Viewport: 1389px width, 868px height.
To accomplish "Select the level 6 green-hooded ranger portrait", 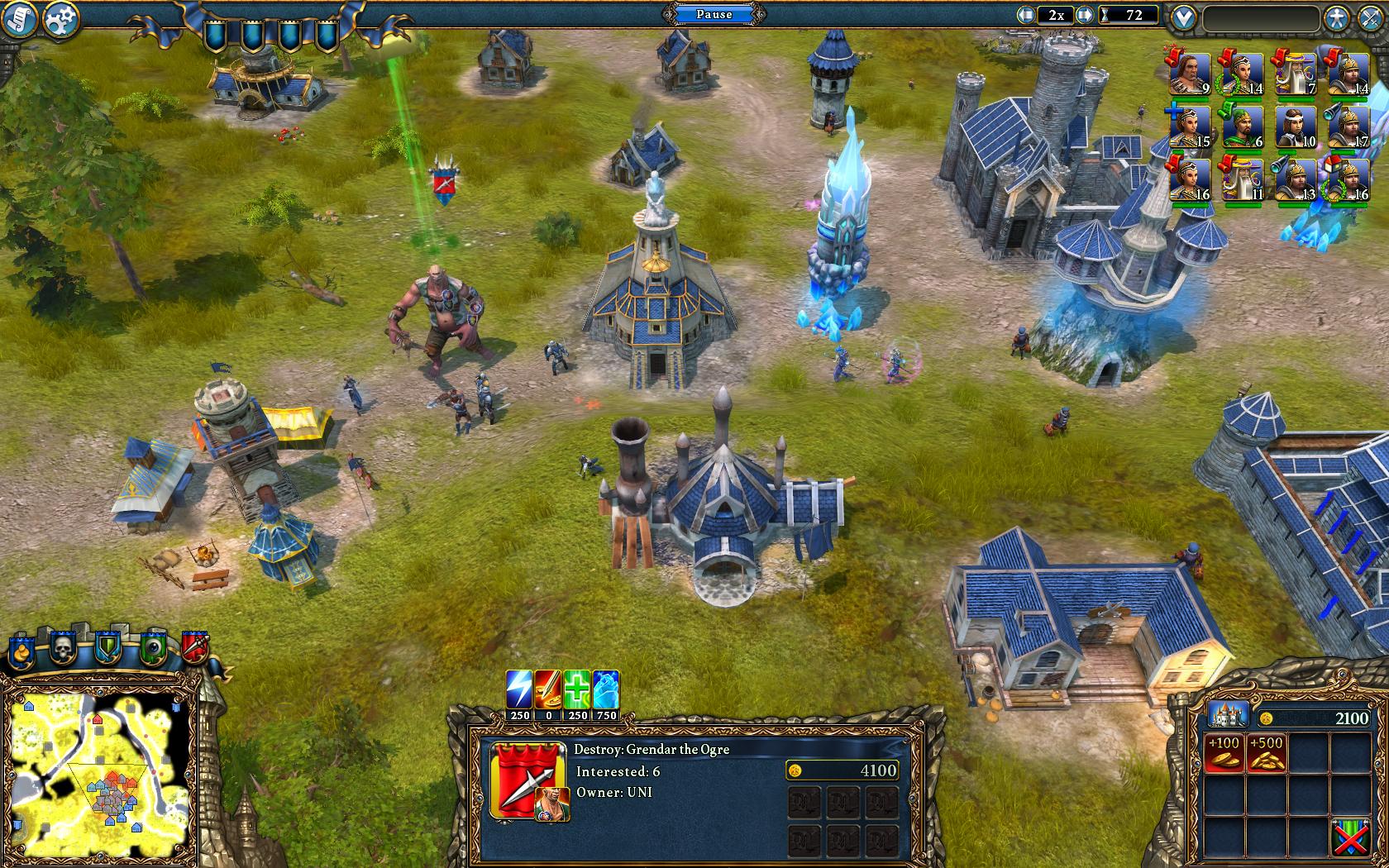I will [x=1242, y=127].
